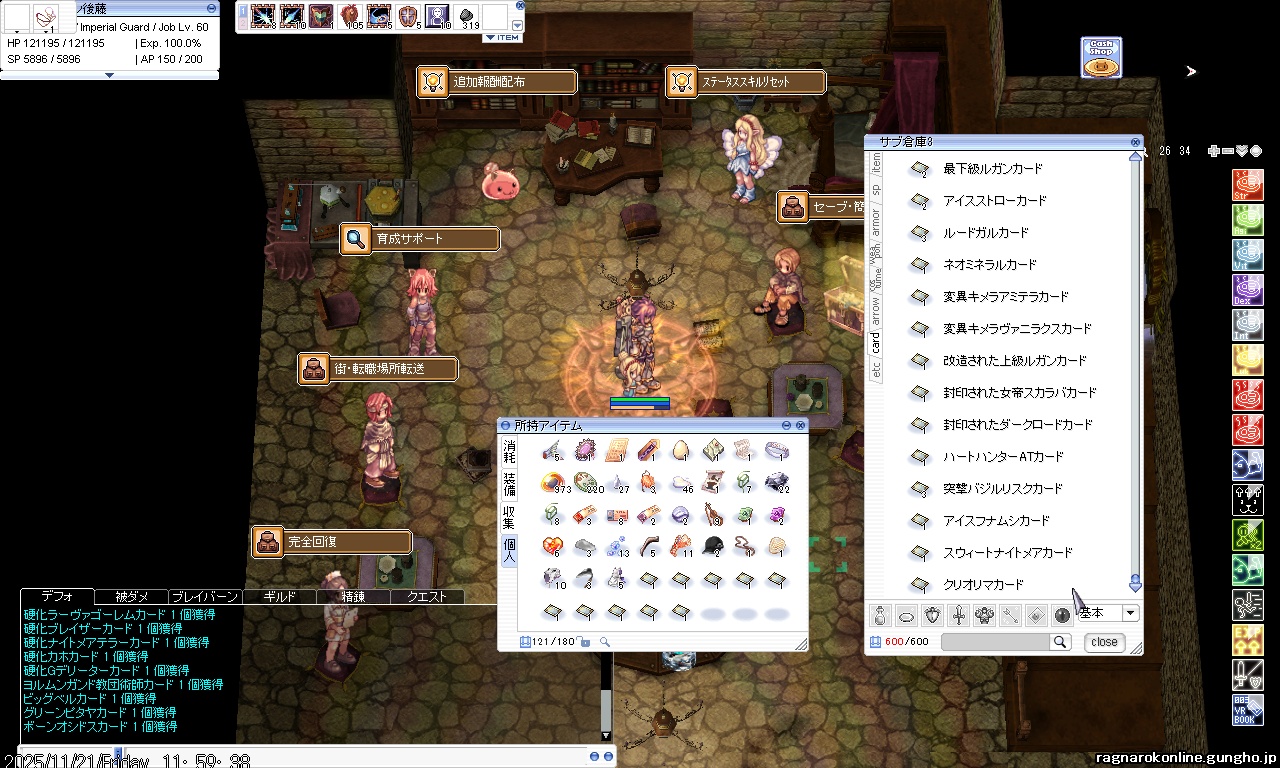Screen dimensions: 1280x768
Task: Select クリオリマカード in the storage list
Action: (x=983, y=585)
